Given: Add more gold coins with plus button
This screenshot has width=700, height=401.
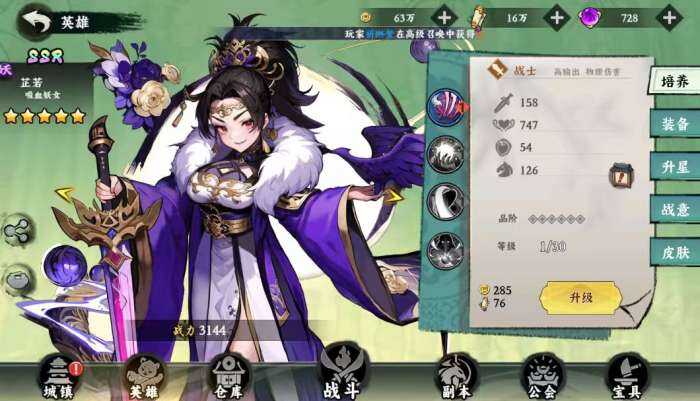Looking at the screenshot, I should click(445, 17).
